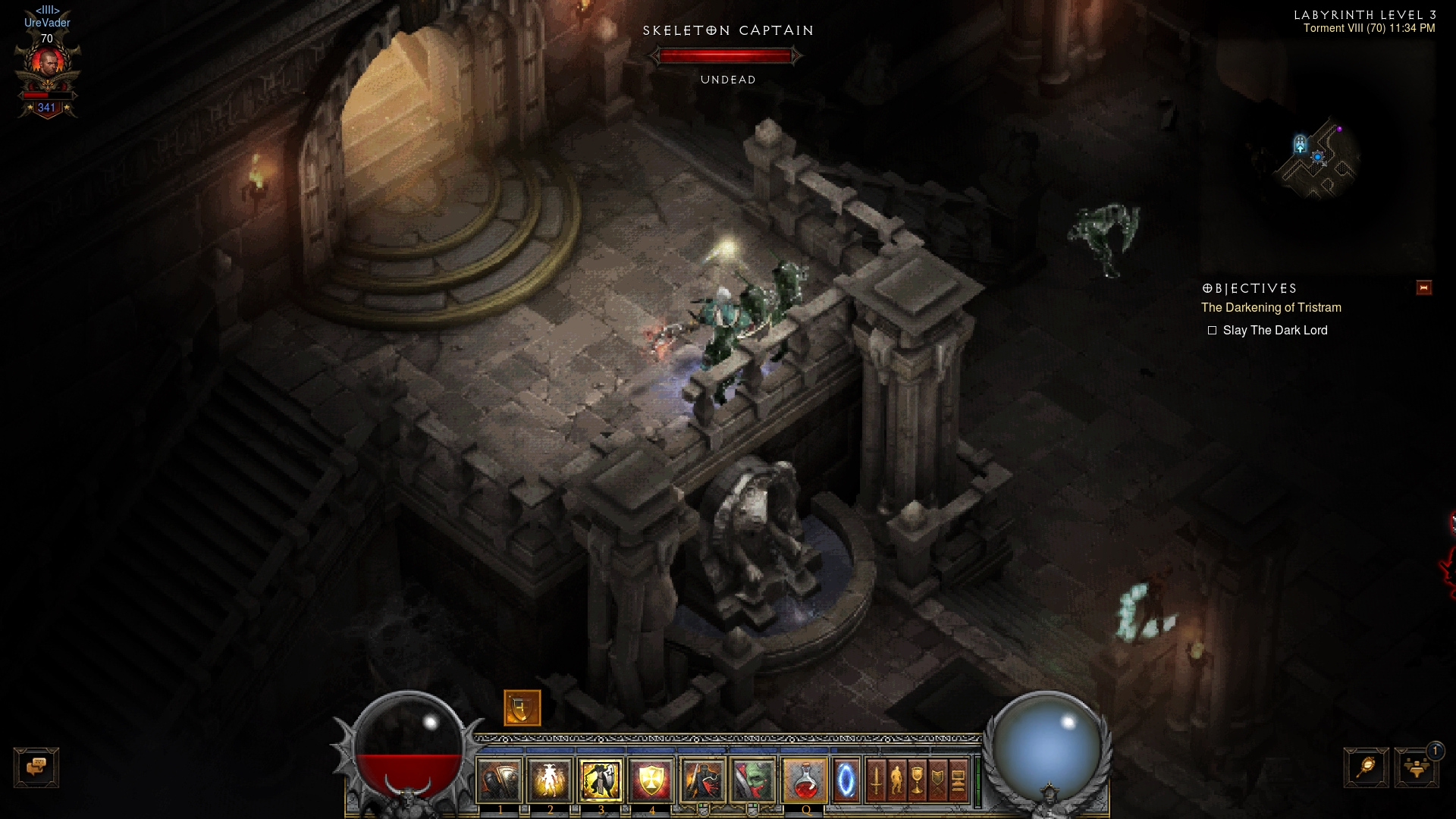Open the sword skills menu button
Image resolution: width=1456 pixels, height=819 pixels.
[x=876, y=780]
